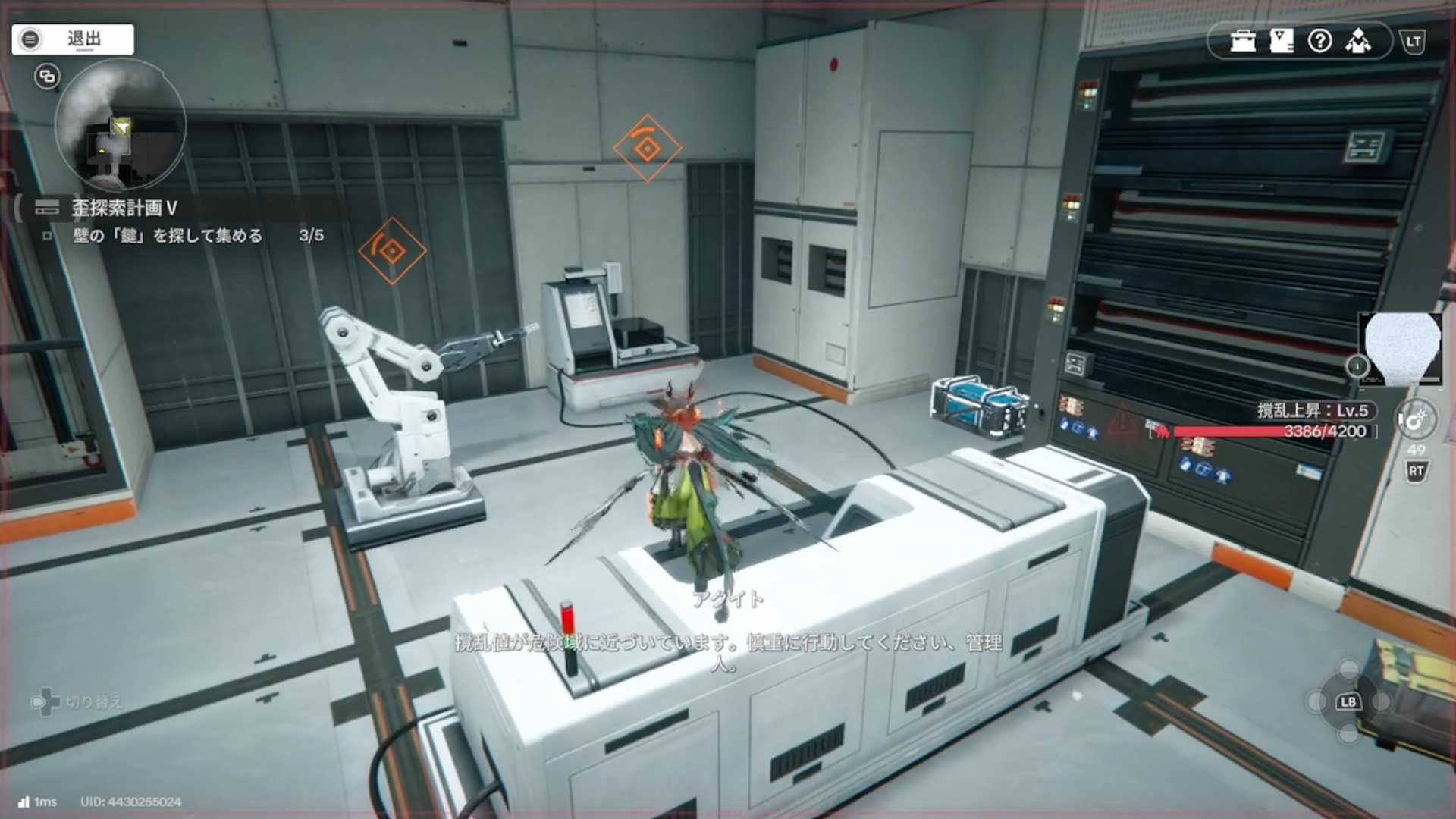Show help via the question mark icon
This screenshot has width=1456, height=819.
pos(1319,41)
